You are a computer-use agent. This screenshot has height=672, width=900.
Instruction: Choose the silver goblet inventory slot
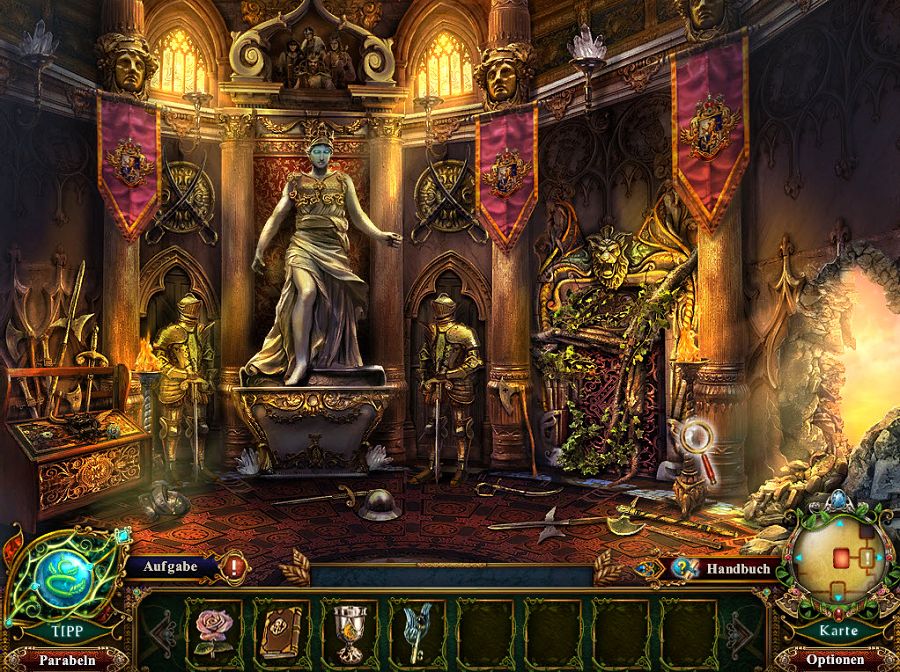(349, 629)
